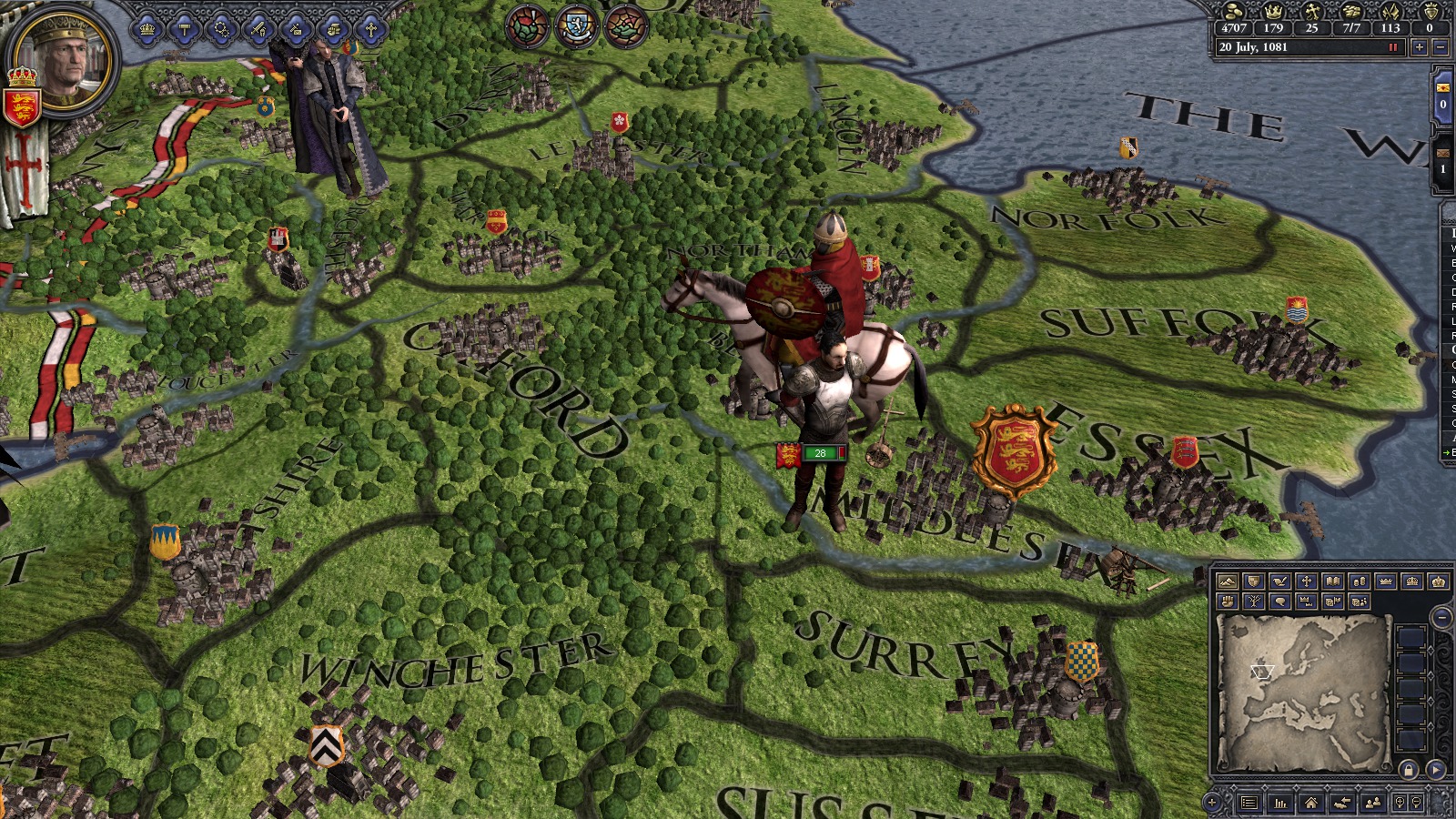The width and height of the screenshot is (1456, 819).
Task: Increase game speed with the plus button
Action: coord(1420,46)
